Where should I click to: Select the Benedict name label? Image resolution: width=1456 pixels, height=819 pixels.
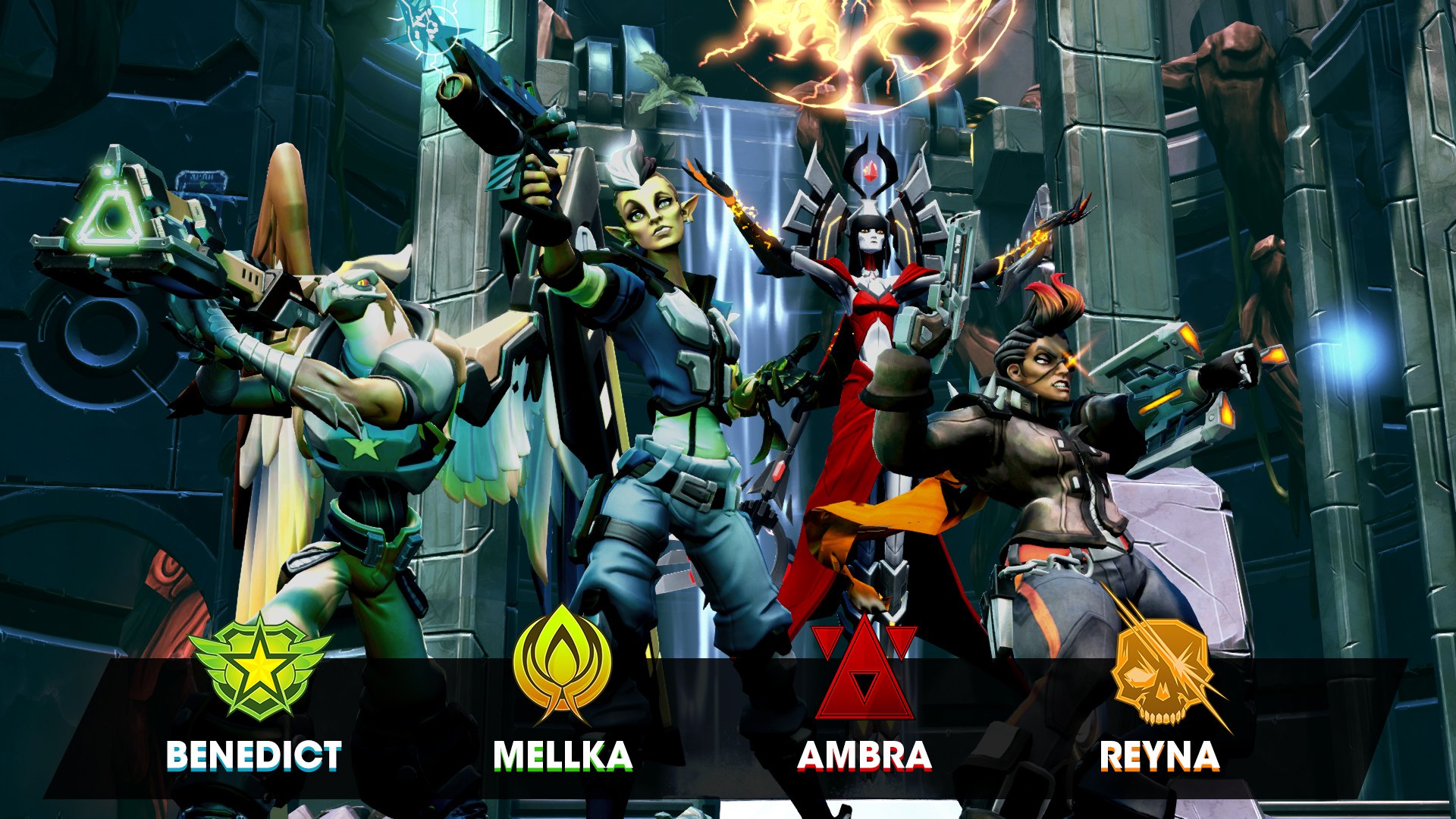[253, 755]
